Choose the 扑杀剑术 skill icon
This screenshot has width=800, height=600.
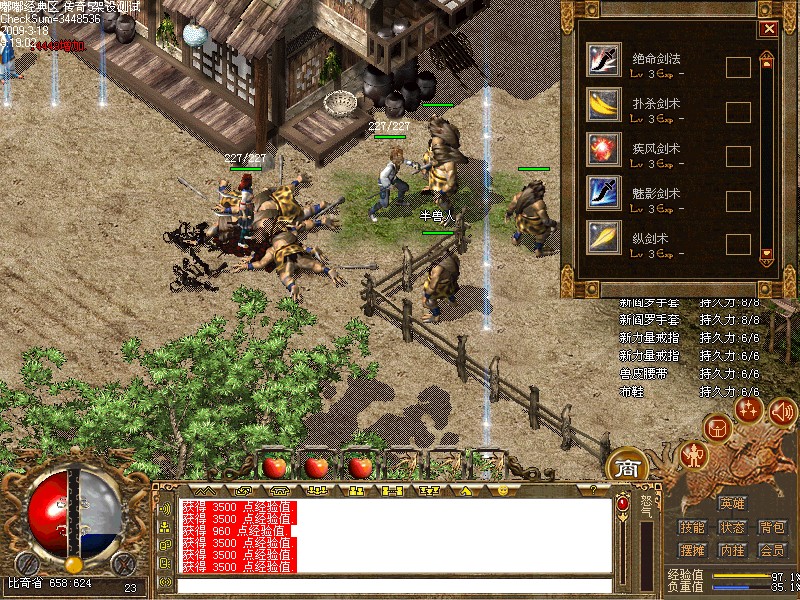(603, 103)
